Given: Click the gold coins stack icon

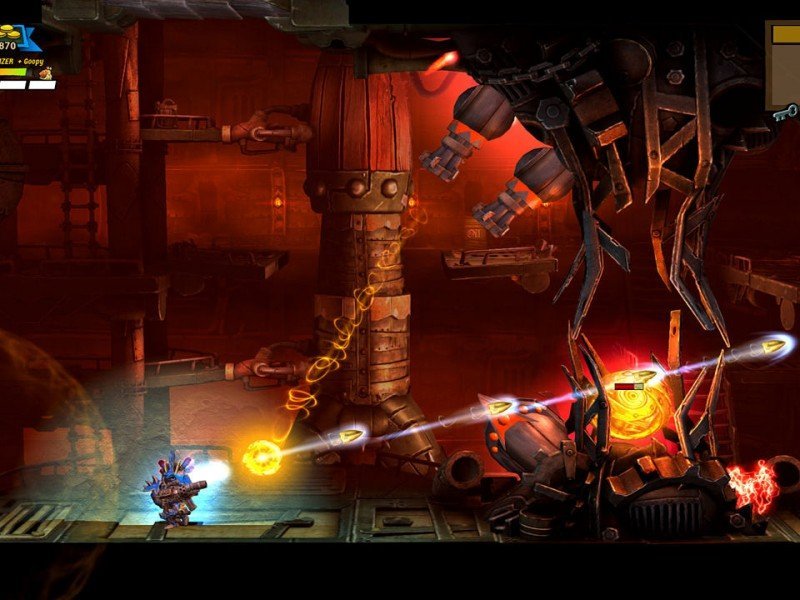Looking at the screenshot, I should tap(10, 34).
